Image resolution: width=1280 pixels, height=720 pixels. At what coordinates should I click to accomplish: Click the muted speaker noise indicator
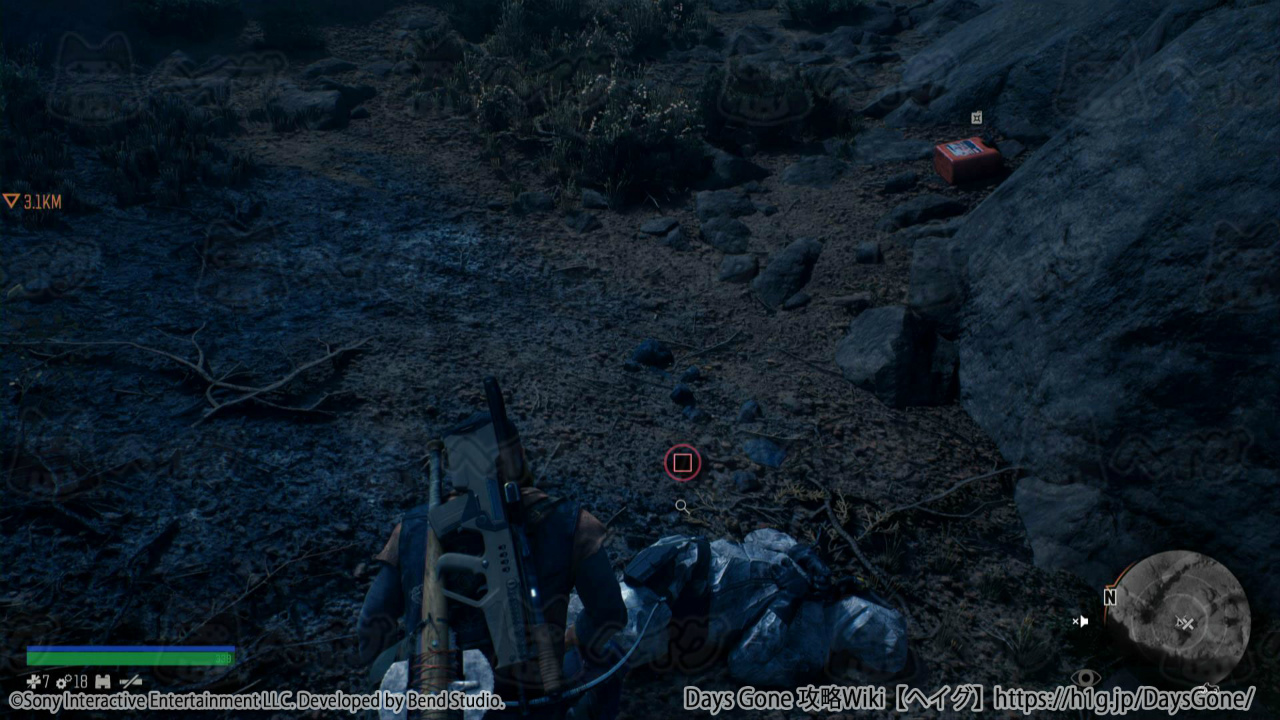1080,621
